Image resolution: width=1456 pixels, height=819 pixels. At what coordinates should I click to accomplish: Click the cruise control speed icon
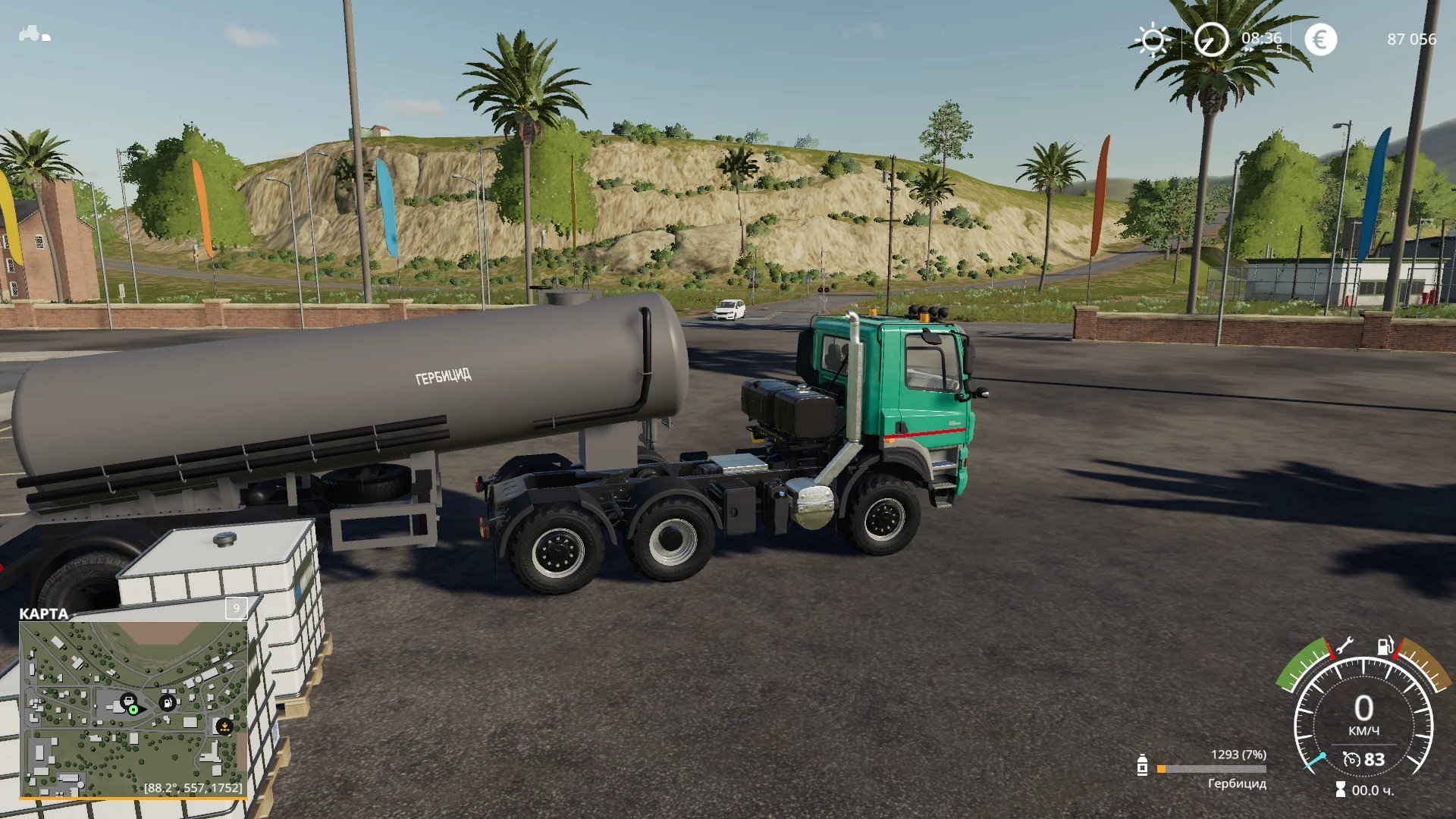pos(1351,759)
